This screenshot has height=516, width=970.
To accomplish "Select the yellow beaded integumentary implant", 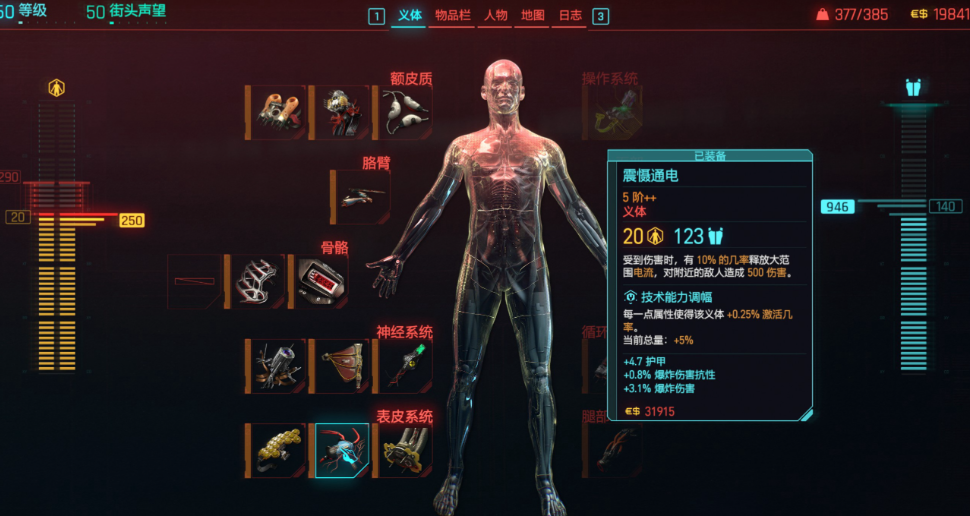I will tap(274, 450).
